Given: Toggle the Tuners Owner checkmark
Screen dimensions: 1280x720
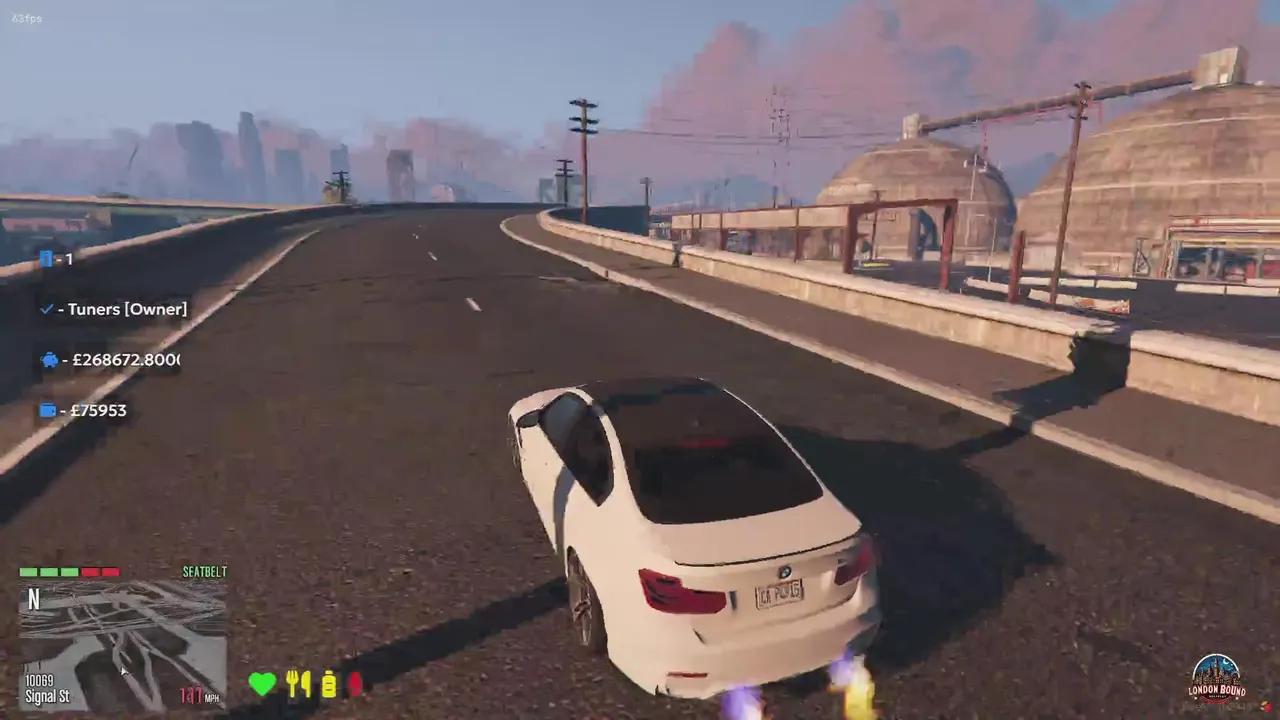Looking at the screenshot, I should 46,309.
